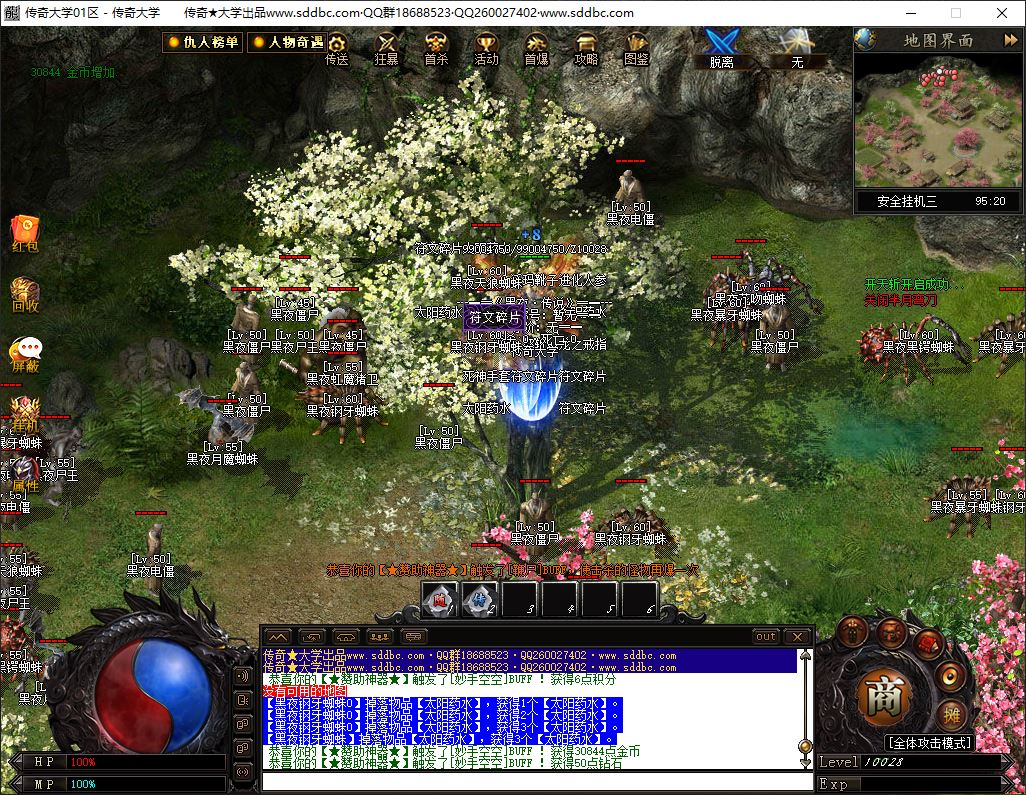
Task: Open the 红包 red envelope icon
Action: (x=25, y=233)
